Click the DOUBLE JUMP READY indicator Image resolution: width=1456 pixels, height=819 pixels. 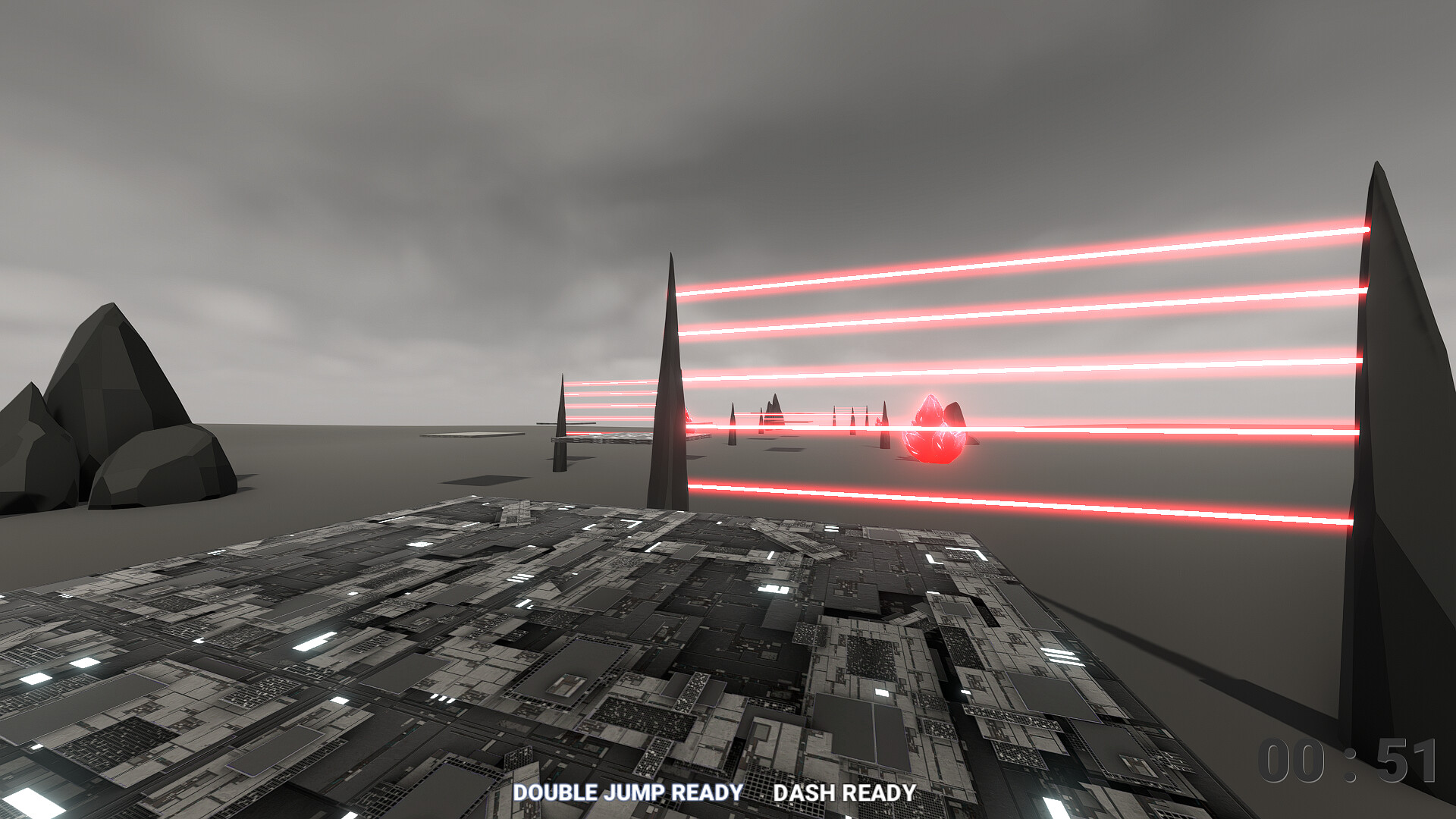tap(628, 793)
